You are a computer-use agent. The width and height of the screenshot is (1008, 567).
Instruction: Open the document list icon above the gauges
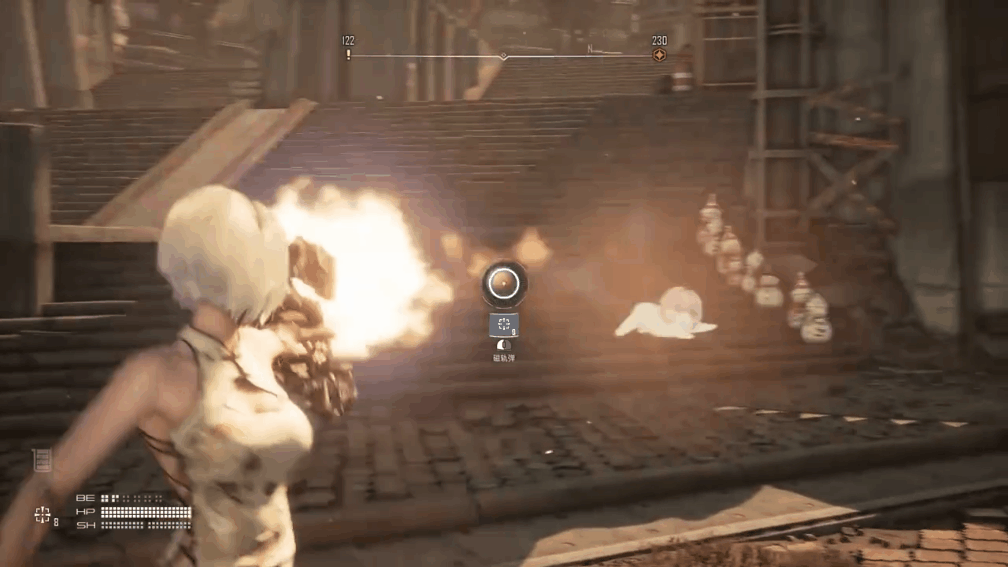[x=42, y=460]
